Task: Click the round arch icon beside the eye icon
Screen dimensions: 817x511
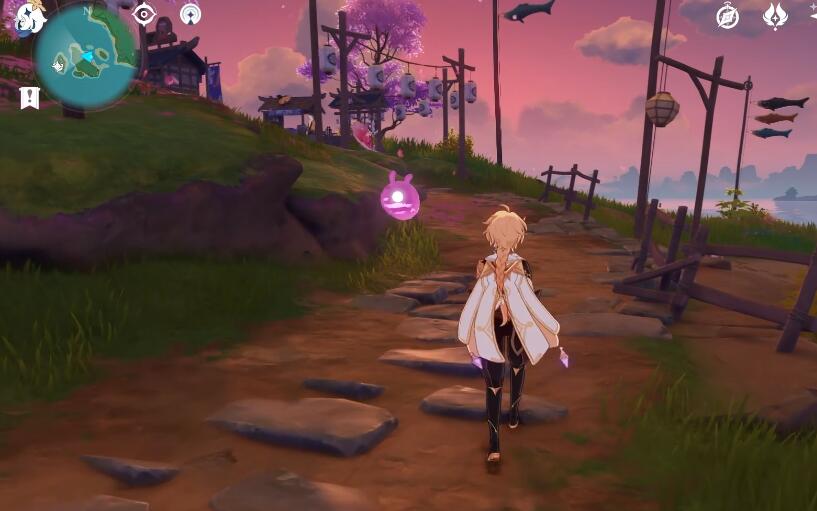Action: coord(190,14)
